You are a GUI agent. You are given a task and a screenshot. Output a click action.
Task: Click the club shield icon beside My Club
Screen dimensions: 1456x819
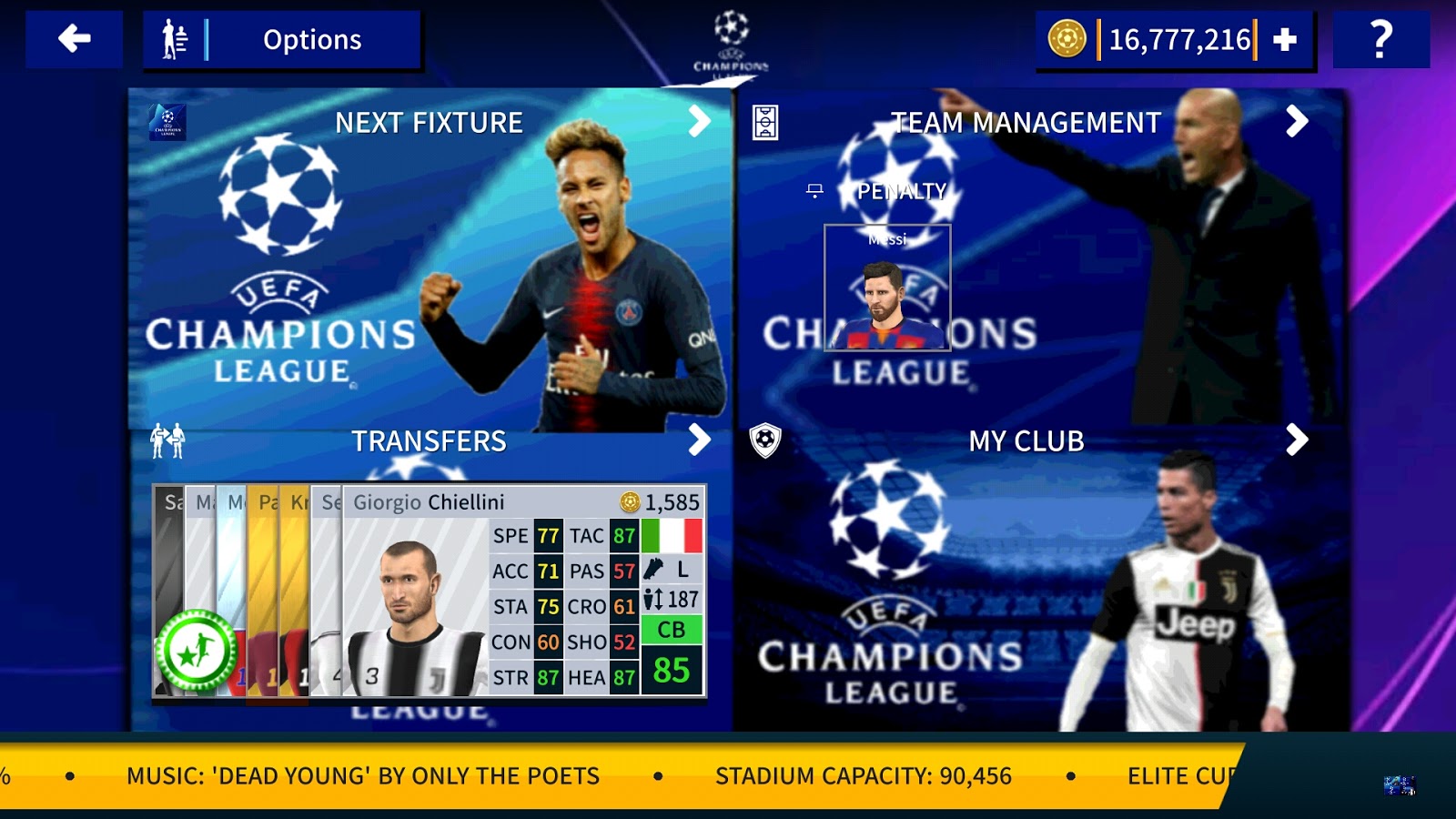point(767,440)
